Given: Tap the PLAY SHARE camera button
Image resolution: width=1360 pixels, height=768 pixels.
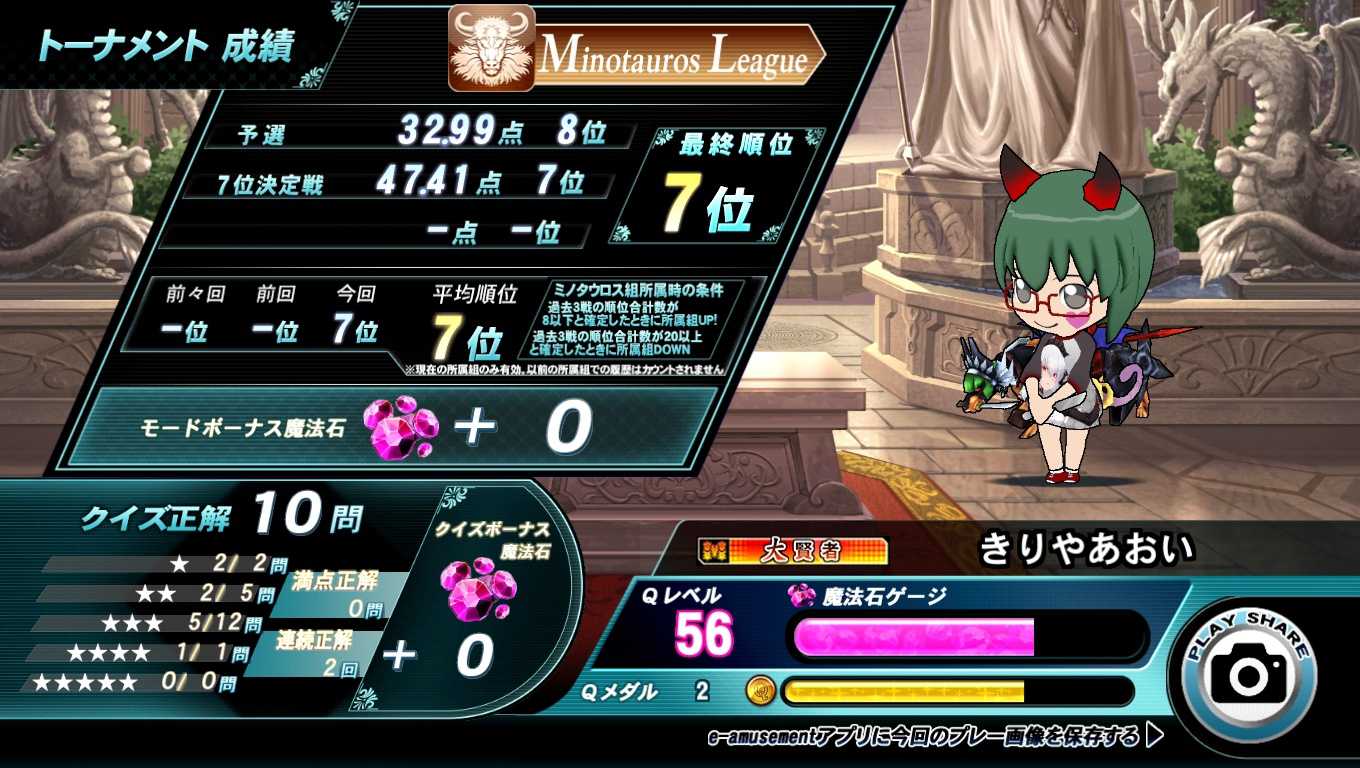Looking at the screenshot, I should click(x=1248, y=667).
